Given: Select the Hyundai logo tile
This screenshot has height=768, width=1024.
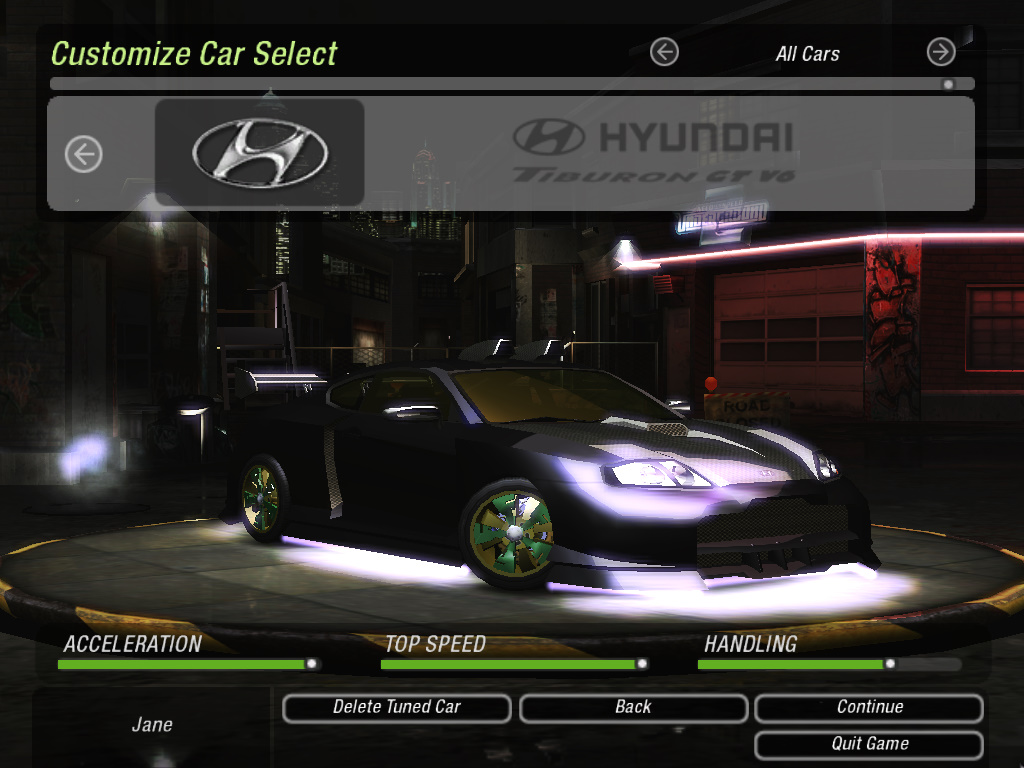Looking at the screenshot, I should click(260, 153).
